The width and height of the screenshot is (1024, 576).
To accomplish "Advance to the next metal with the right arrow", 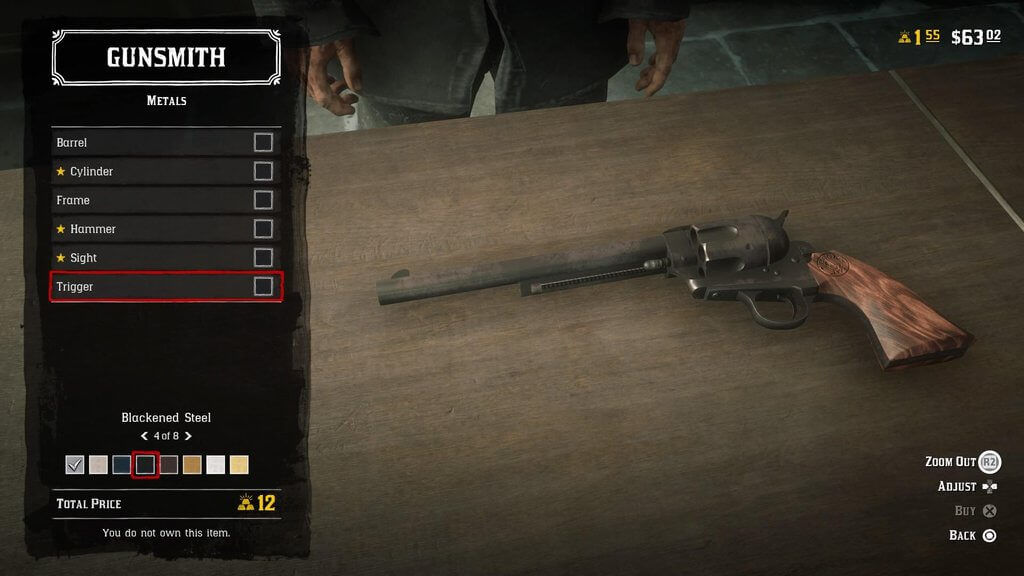I will [188, 436].
